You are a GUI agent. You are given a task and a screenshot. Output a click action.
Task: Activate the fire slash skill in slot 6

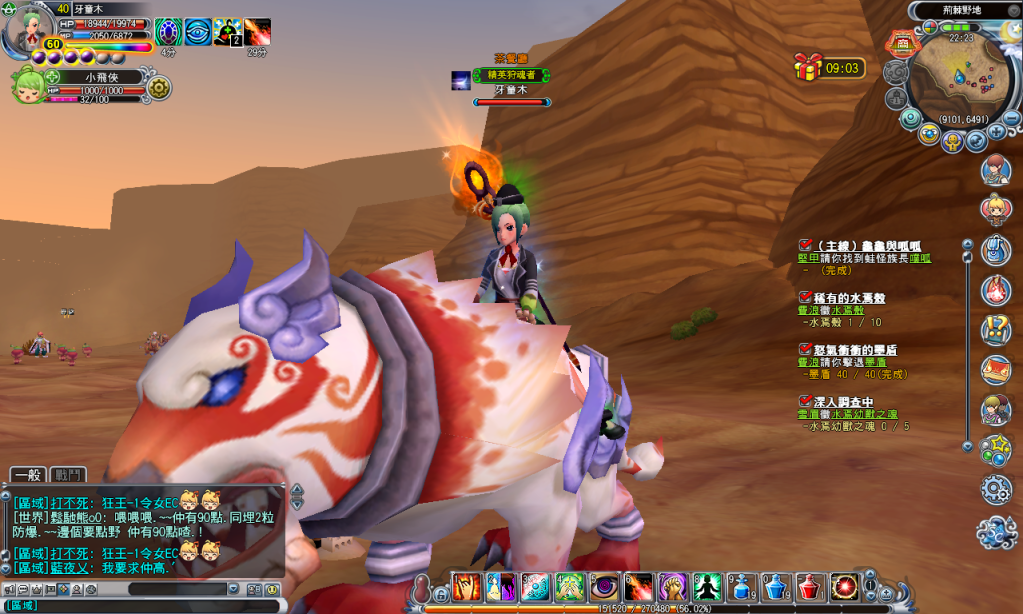pos(638,587)
